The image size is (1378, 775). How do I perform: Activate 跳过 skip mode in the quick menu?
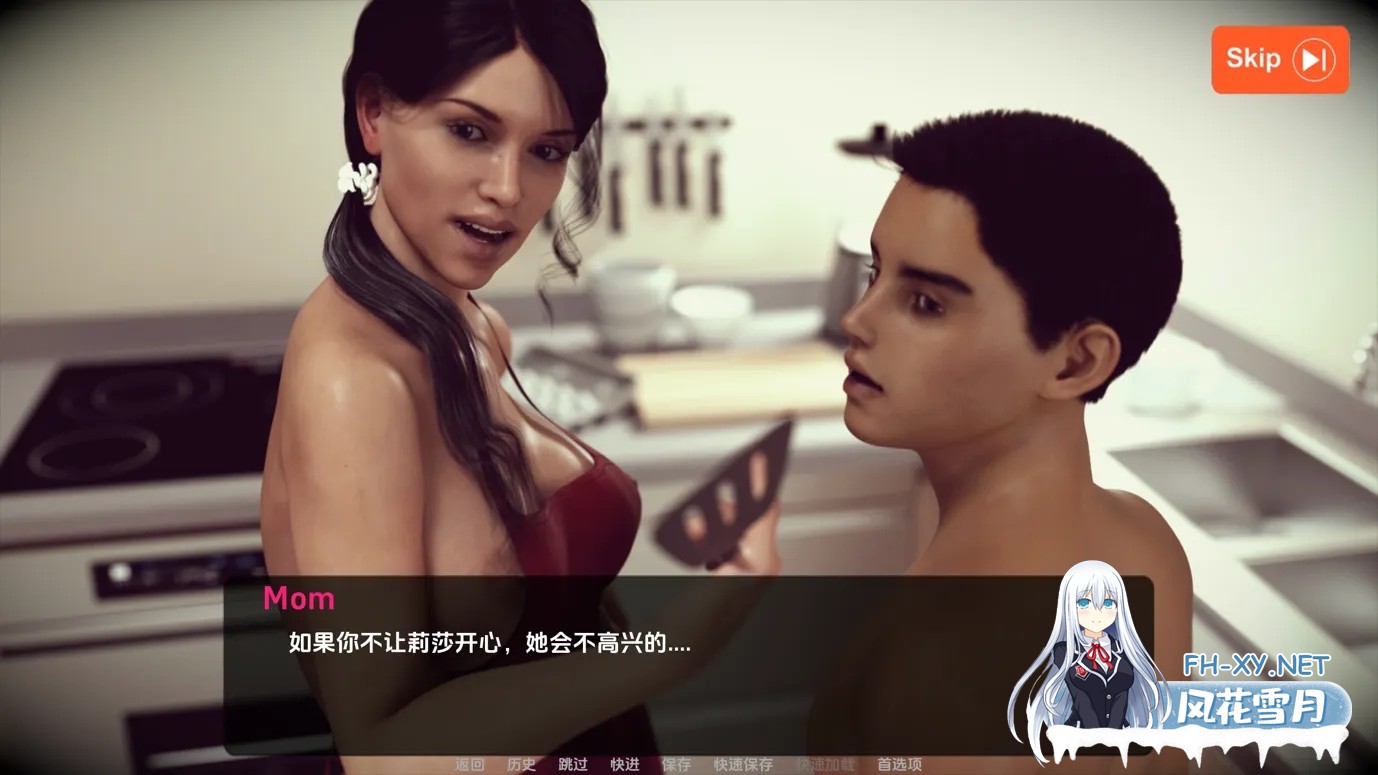[x=575, y=763]
